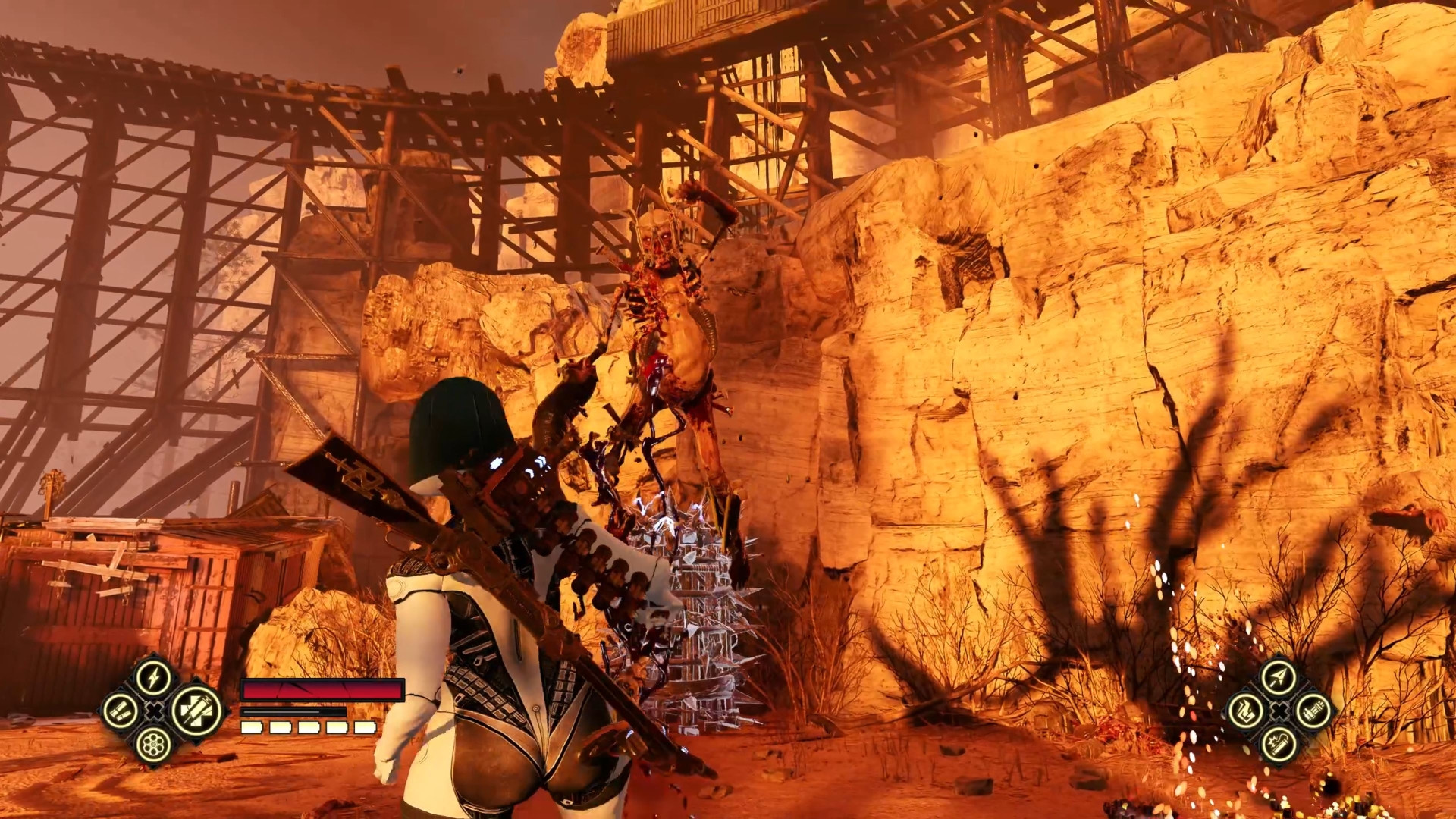Viewport: 1456px width, 819px height.
Task: Choose the revolver cylinder icon
Action: (154, 745)
